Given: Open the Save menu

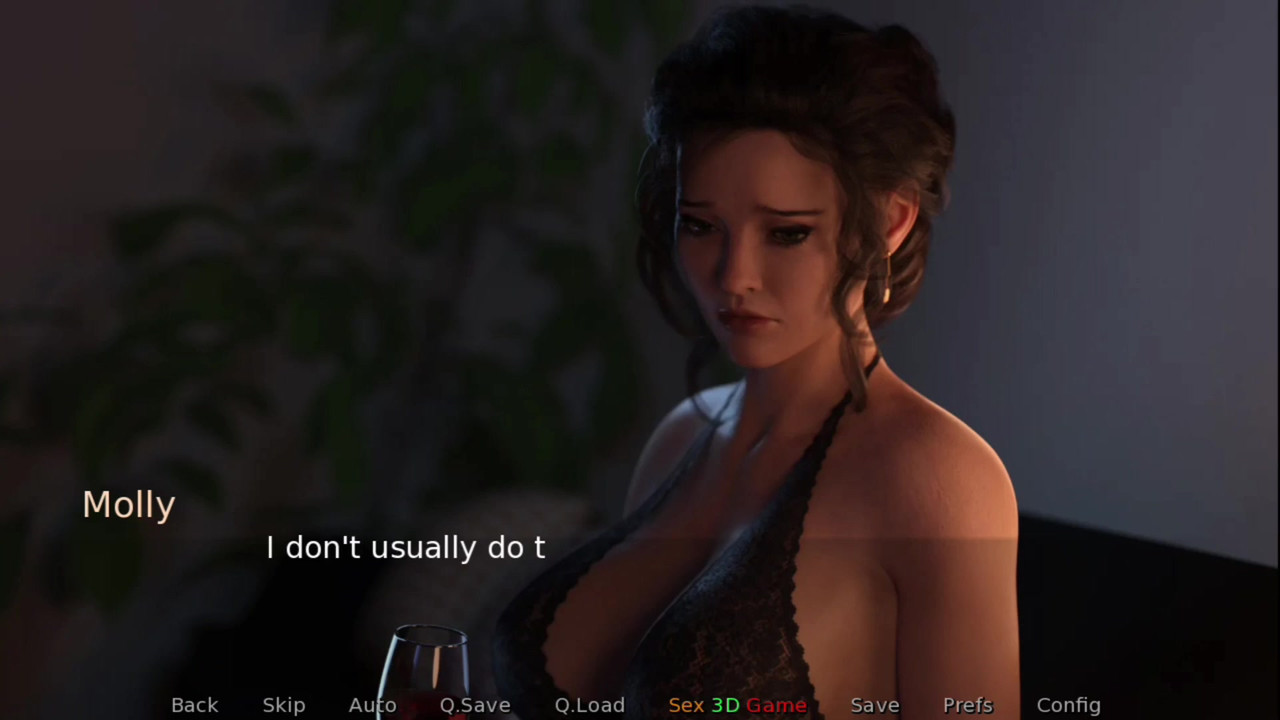Looking at the screenshot, I should coord(874,705).
